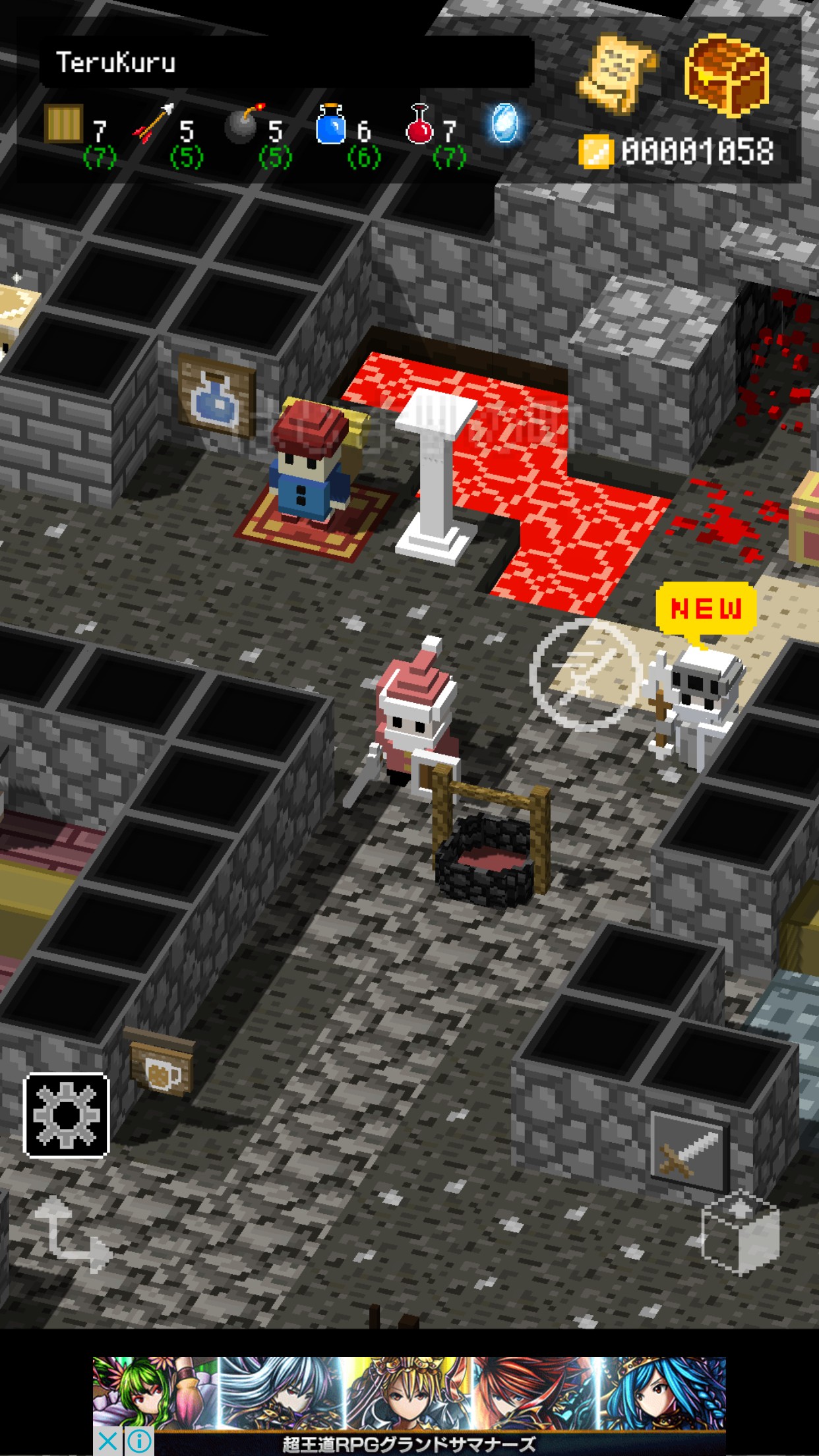Open the quest scroll icon
This screenshot has height=1456, width=819.
[616, 74]
